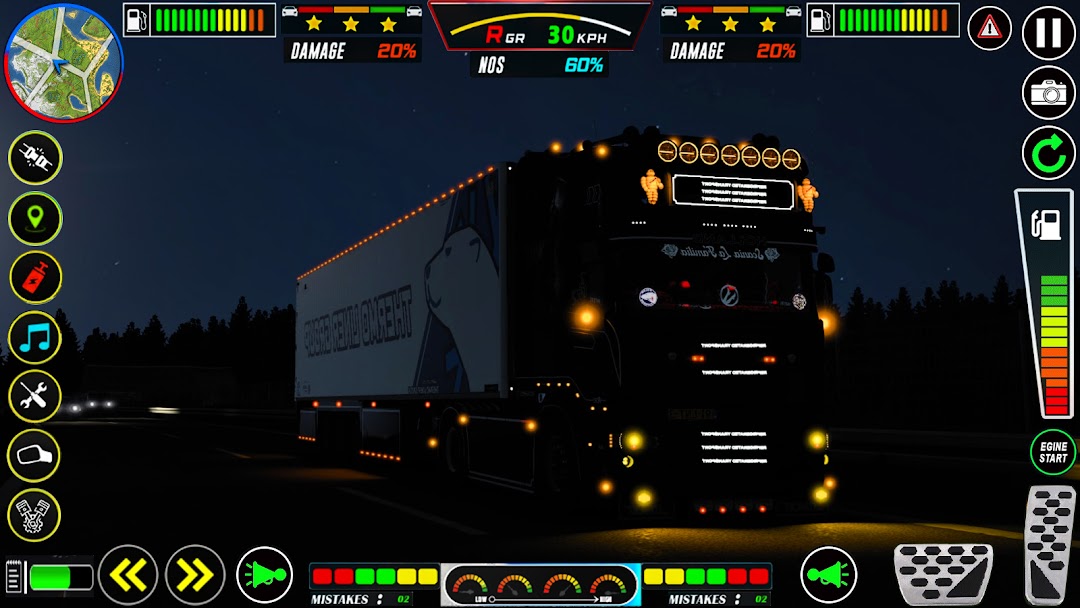Tap the engine pistons icon
Screen dimensions: 1080x608
coord(35,516)
